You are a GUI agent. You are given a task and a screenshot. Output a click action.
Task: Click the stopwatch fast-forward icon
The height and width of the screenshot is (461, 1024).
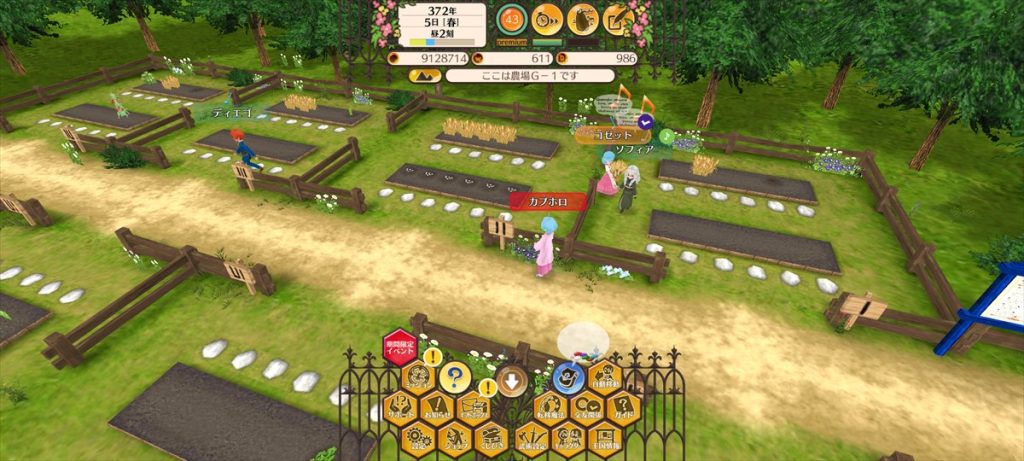pos(546,18)
